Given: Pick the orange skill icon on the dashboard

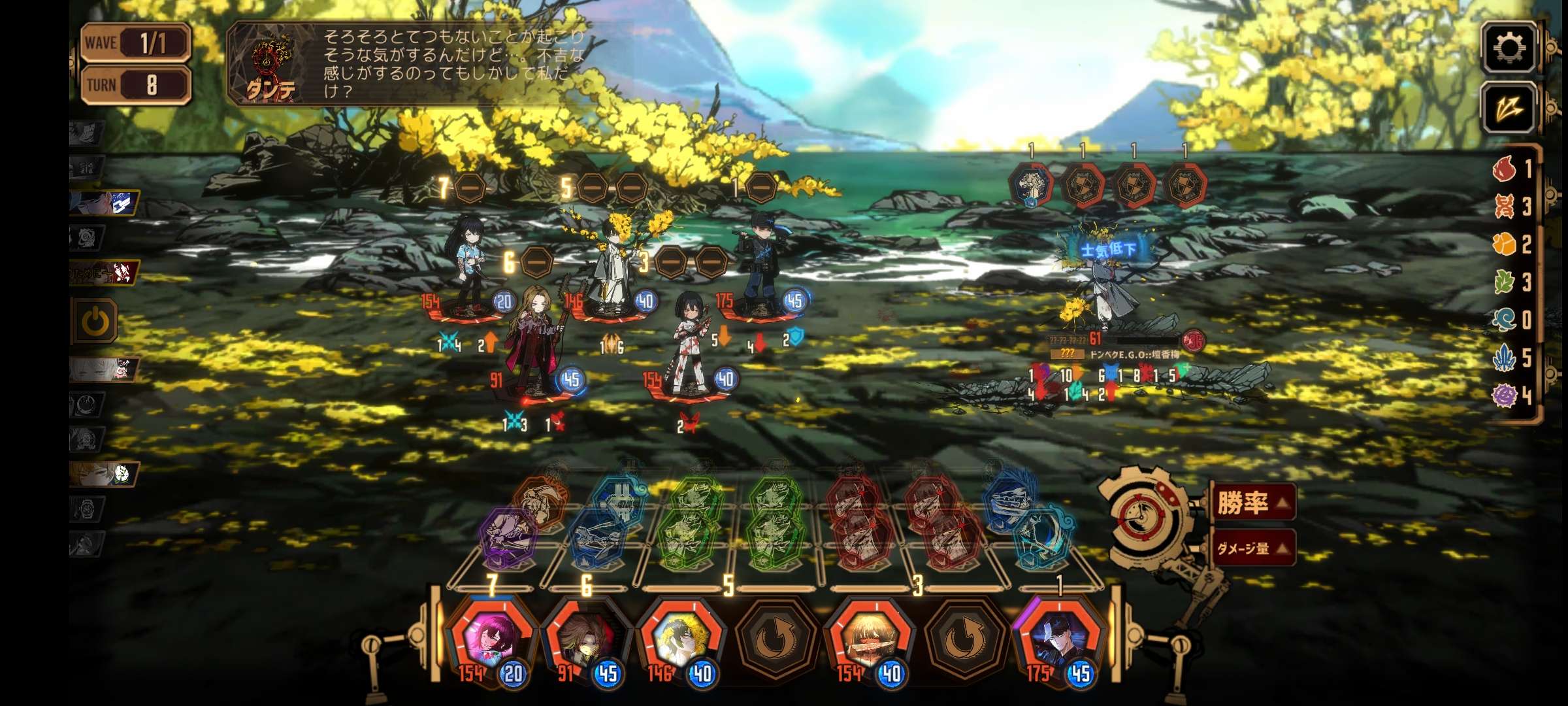Looking at the screenshot, I should tap(540, 500).
